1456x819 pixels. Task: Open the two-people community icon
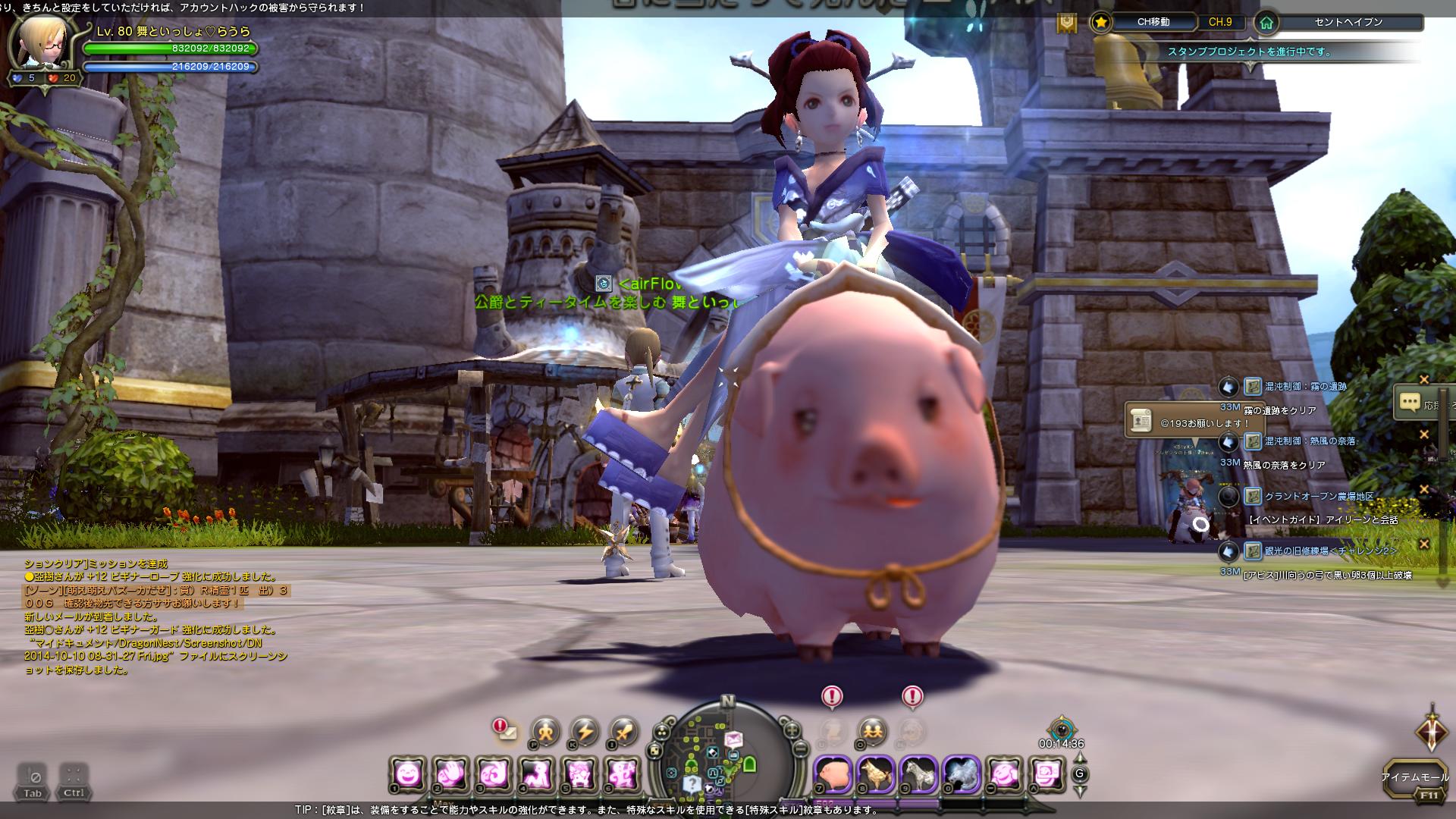872,731
